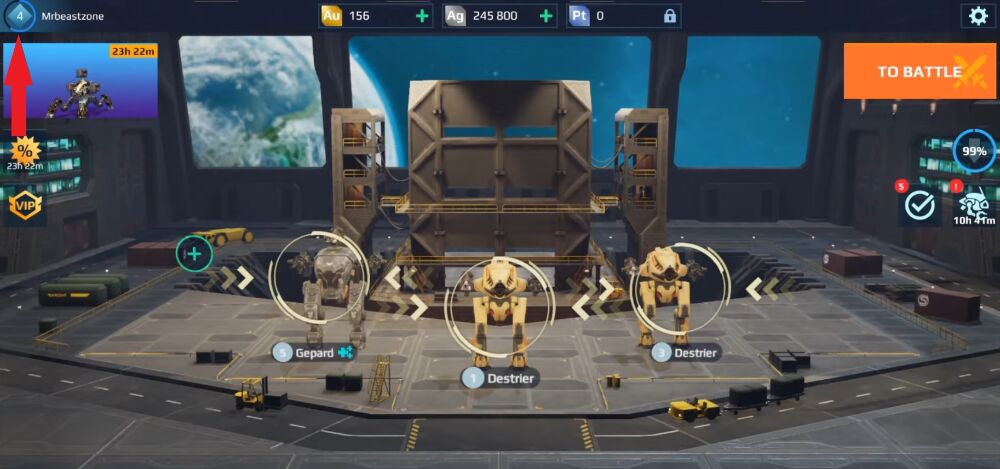Open the settings gear menu
This screenshot has width=1000, height=469.
(x=977, y=15)
